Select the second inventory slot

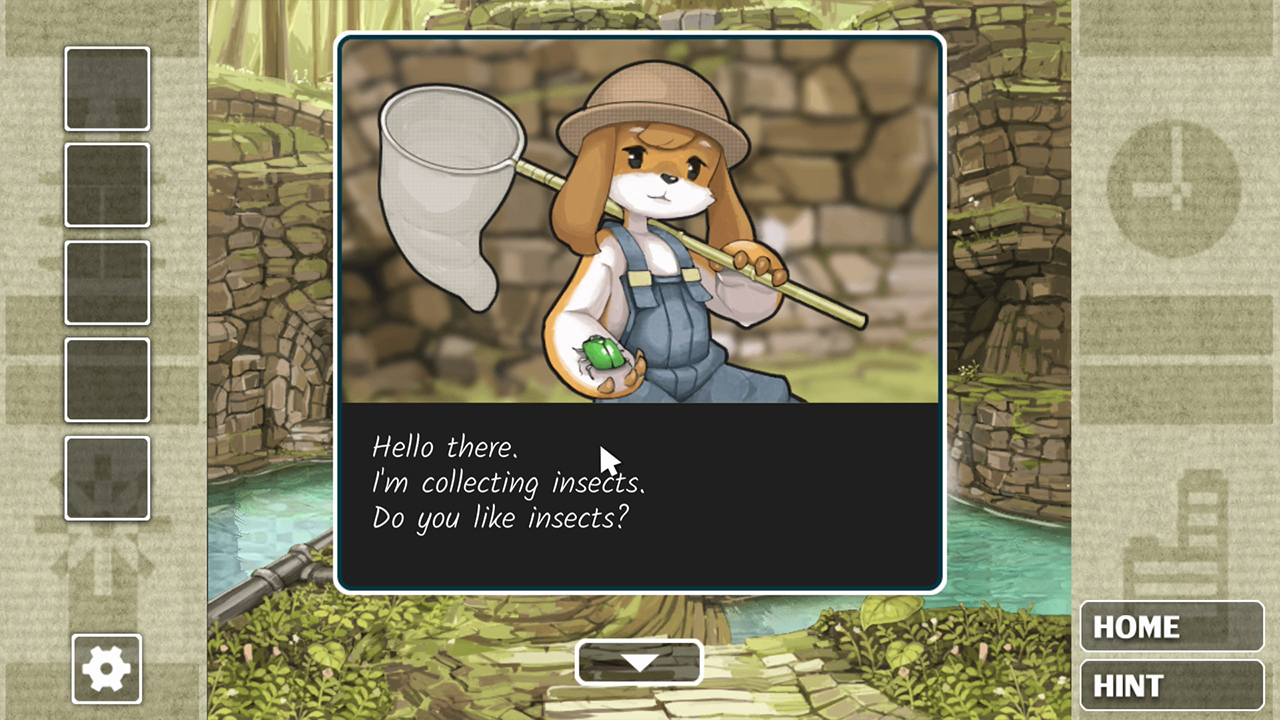point(106,185)
